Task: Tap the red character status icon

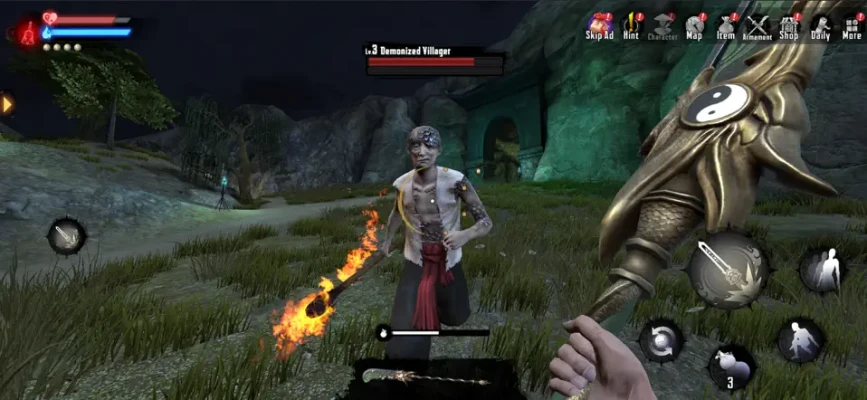Action: pos(24,31)
